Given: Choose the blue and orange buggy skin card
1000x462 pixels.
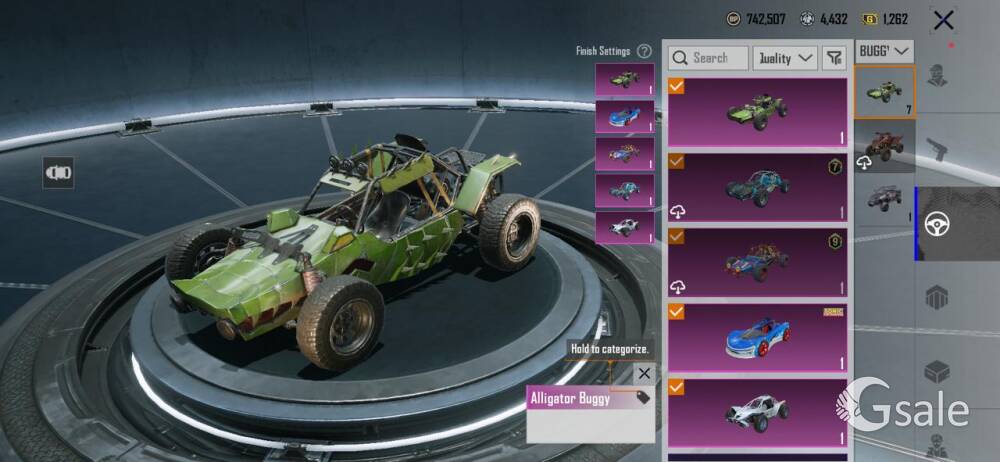Looking at the screenshot, I should (x=757, y=262).
